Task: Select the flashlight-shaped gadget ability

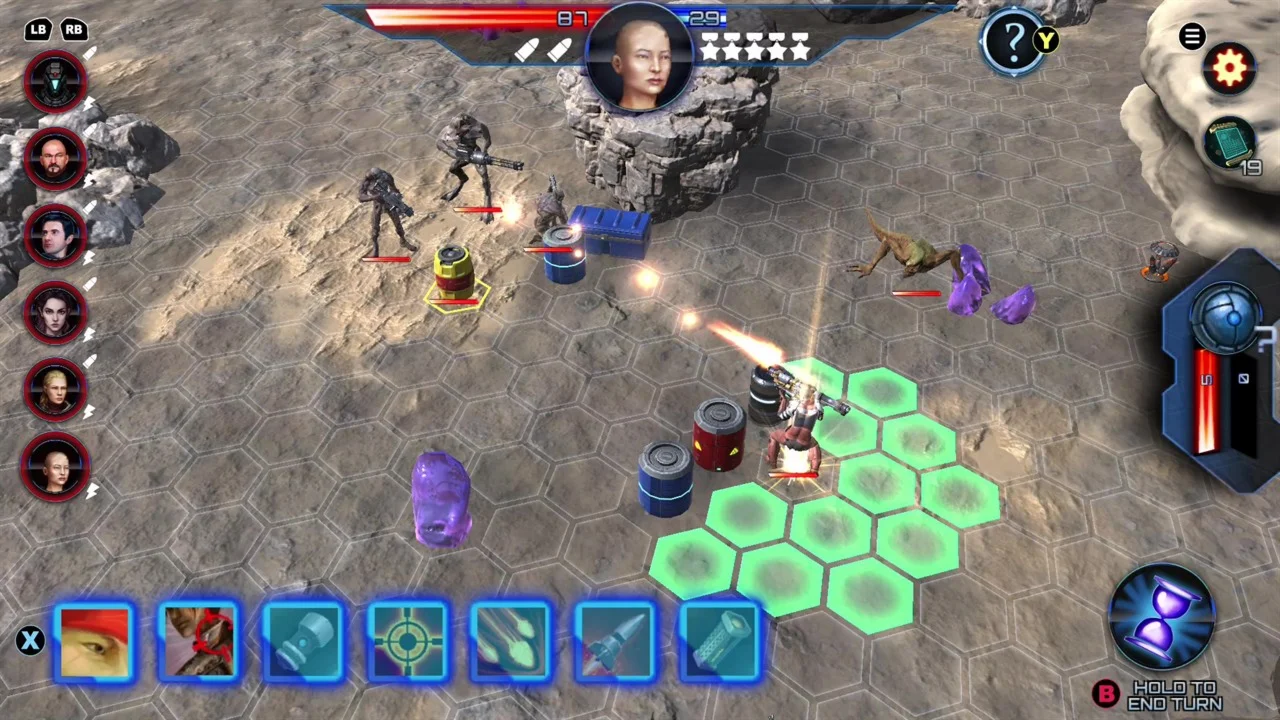Action: click(303, 641)
